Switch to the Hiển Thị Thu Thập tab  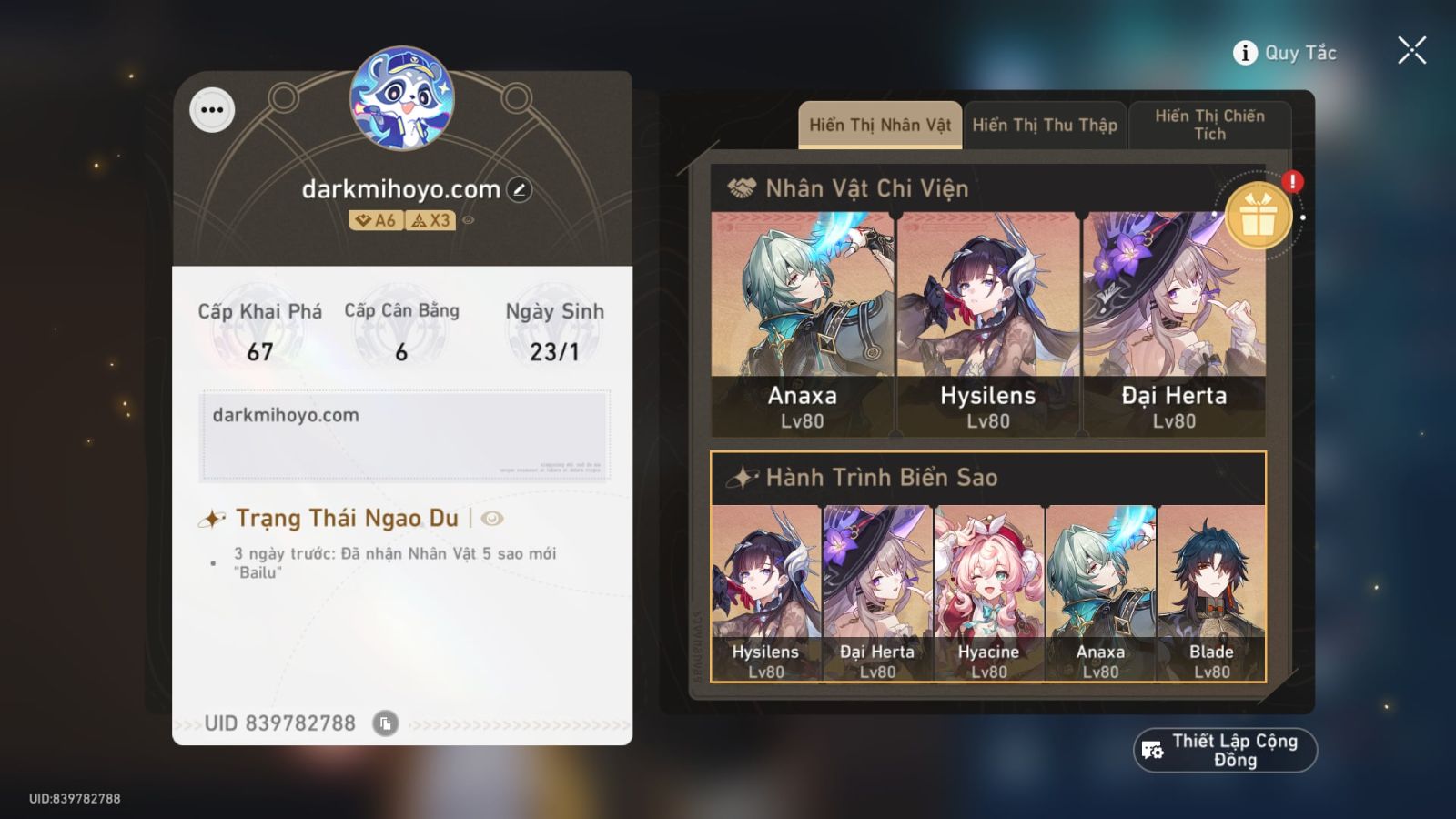(x=1045, y=124)
